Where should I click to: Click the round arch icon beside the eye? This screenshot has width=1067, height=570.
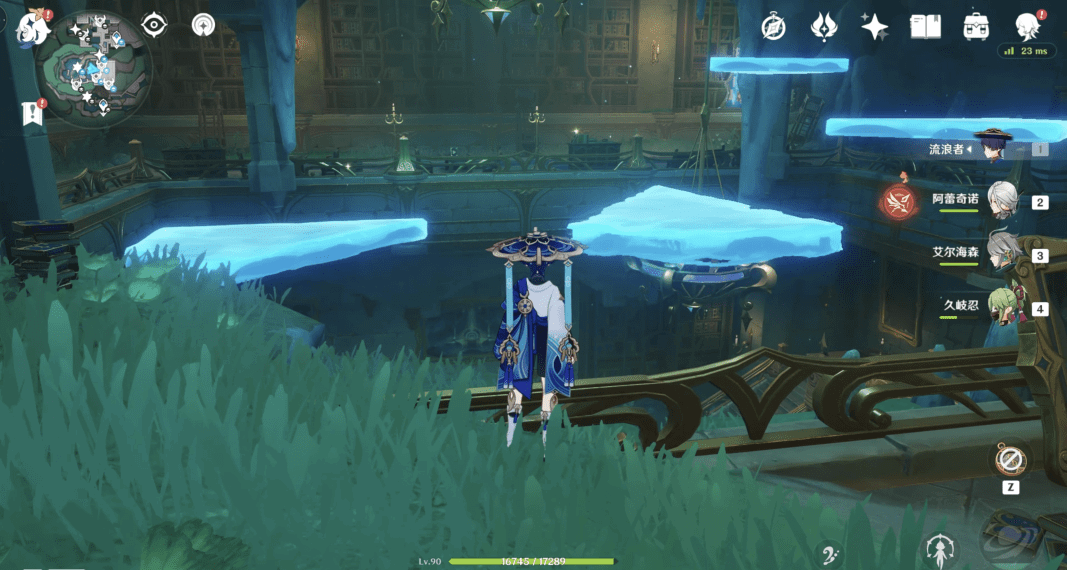pyautogui.click(x=203, y=25)
